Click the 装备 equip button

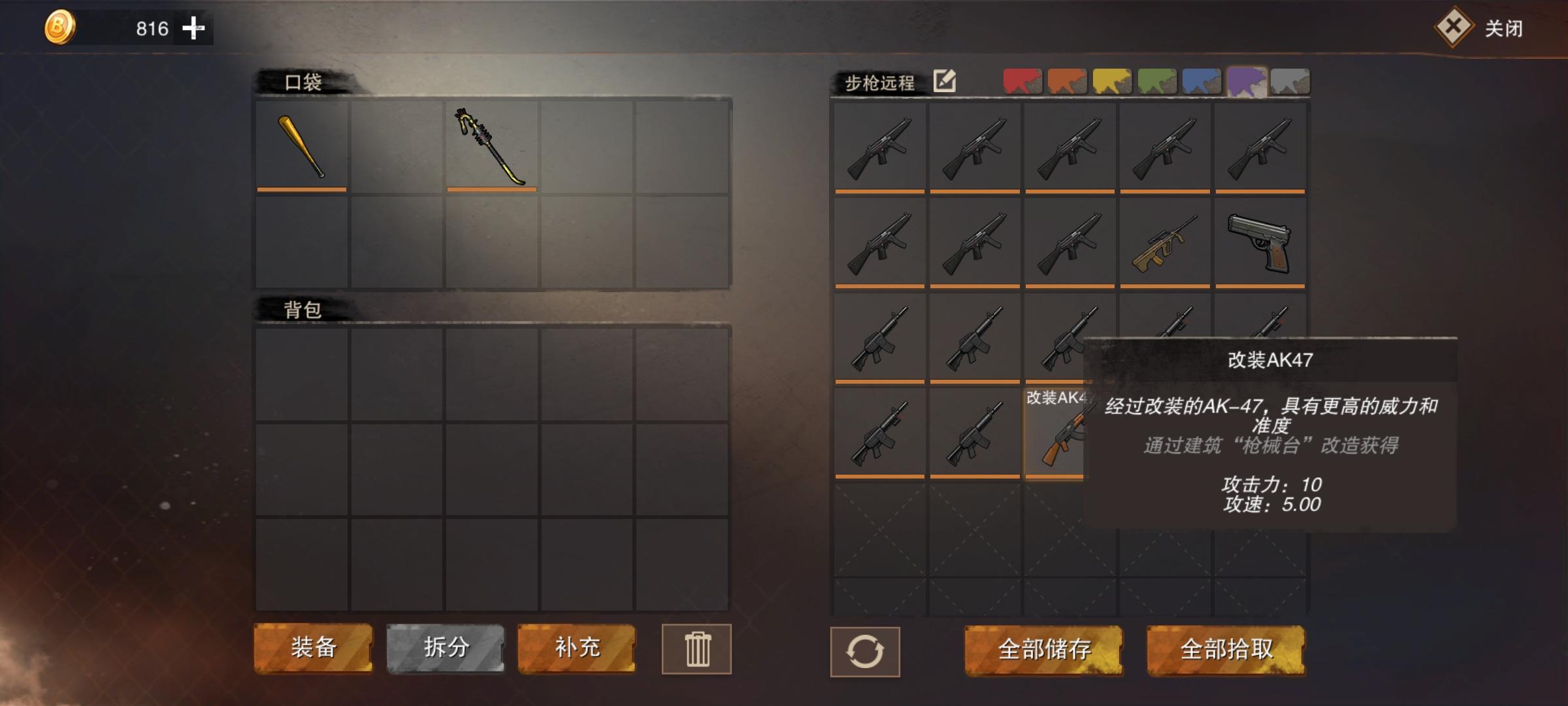click(314, 649)
